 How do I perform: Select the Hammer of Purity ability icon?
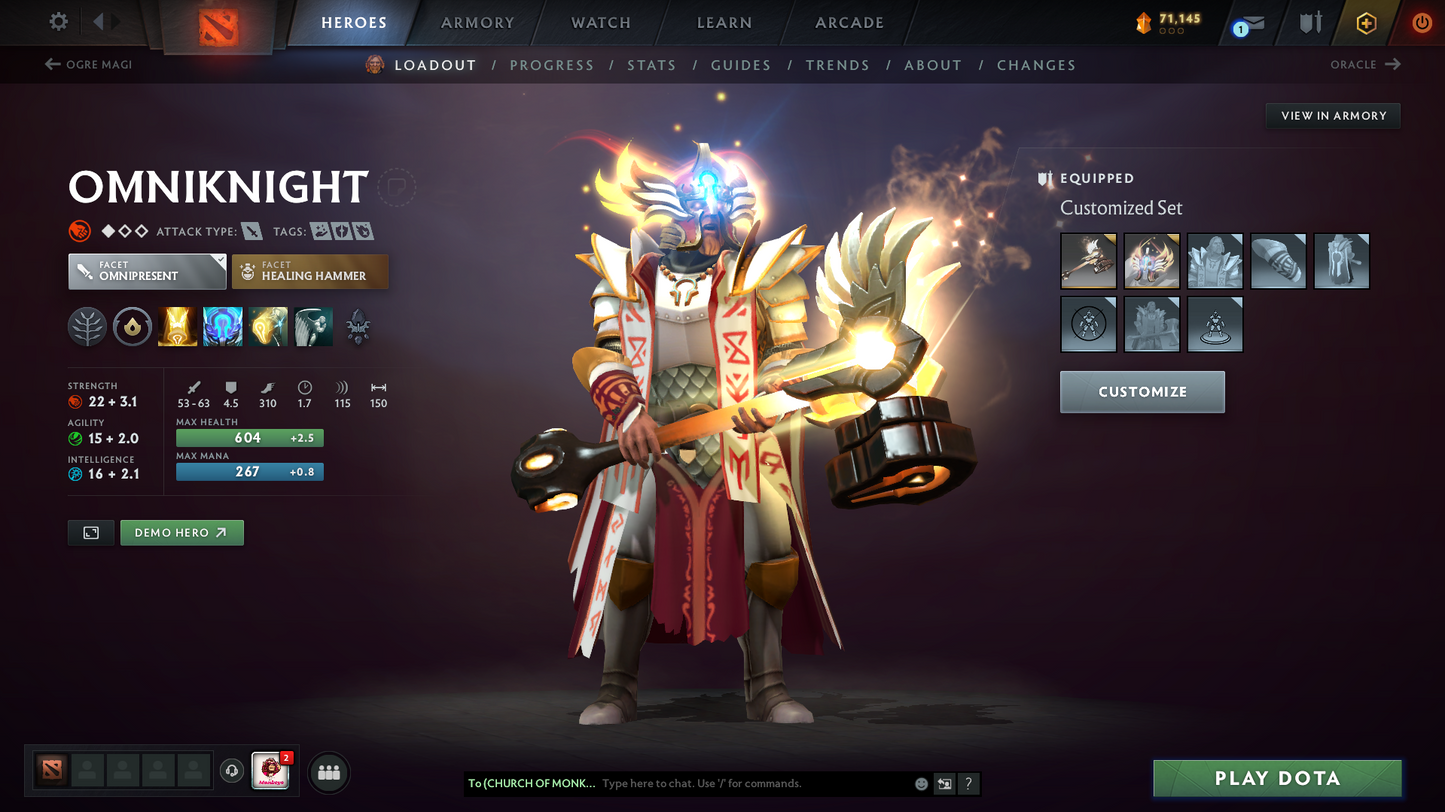pos(268,327)
